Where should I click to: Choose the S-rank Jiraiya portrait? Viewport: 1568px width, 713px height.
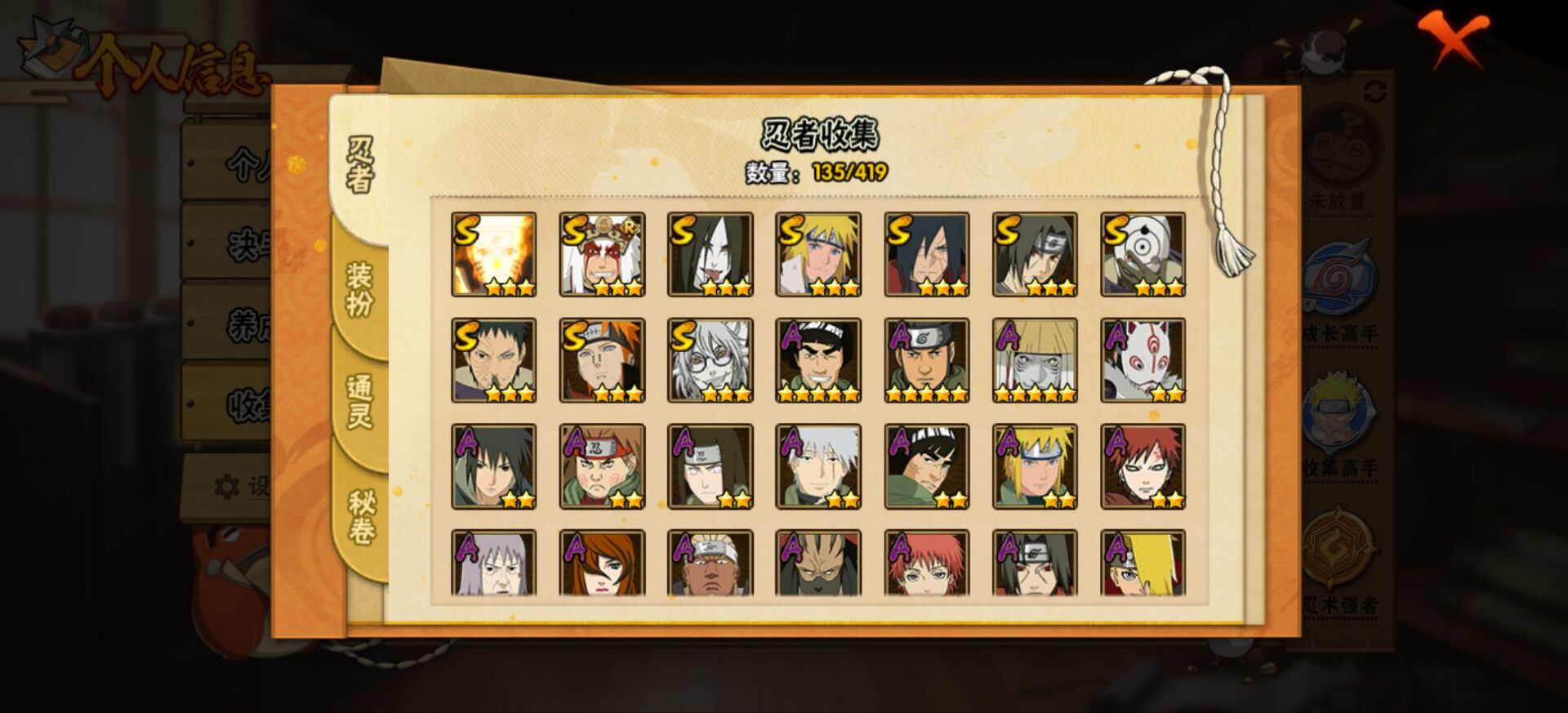602,254
